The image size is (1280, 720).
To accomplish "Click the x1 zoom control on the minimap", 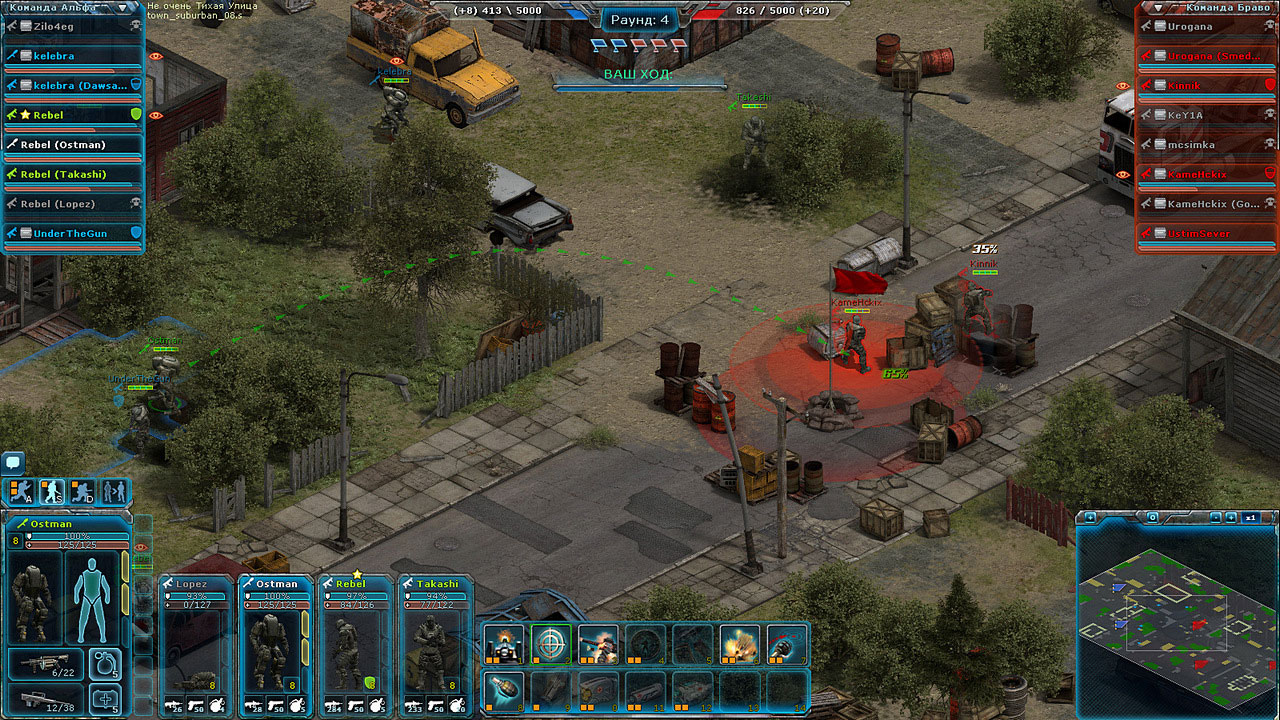I will coord(1251,517).
